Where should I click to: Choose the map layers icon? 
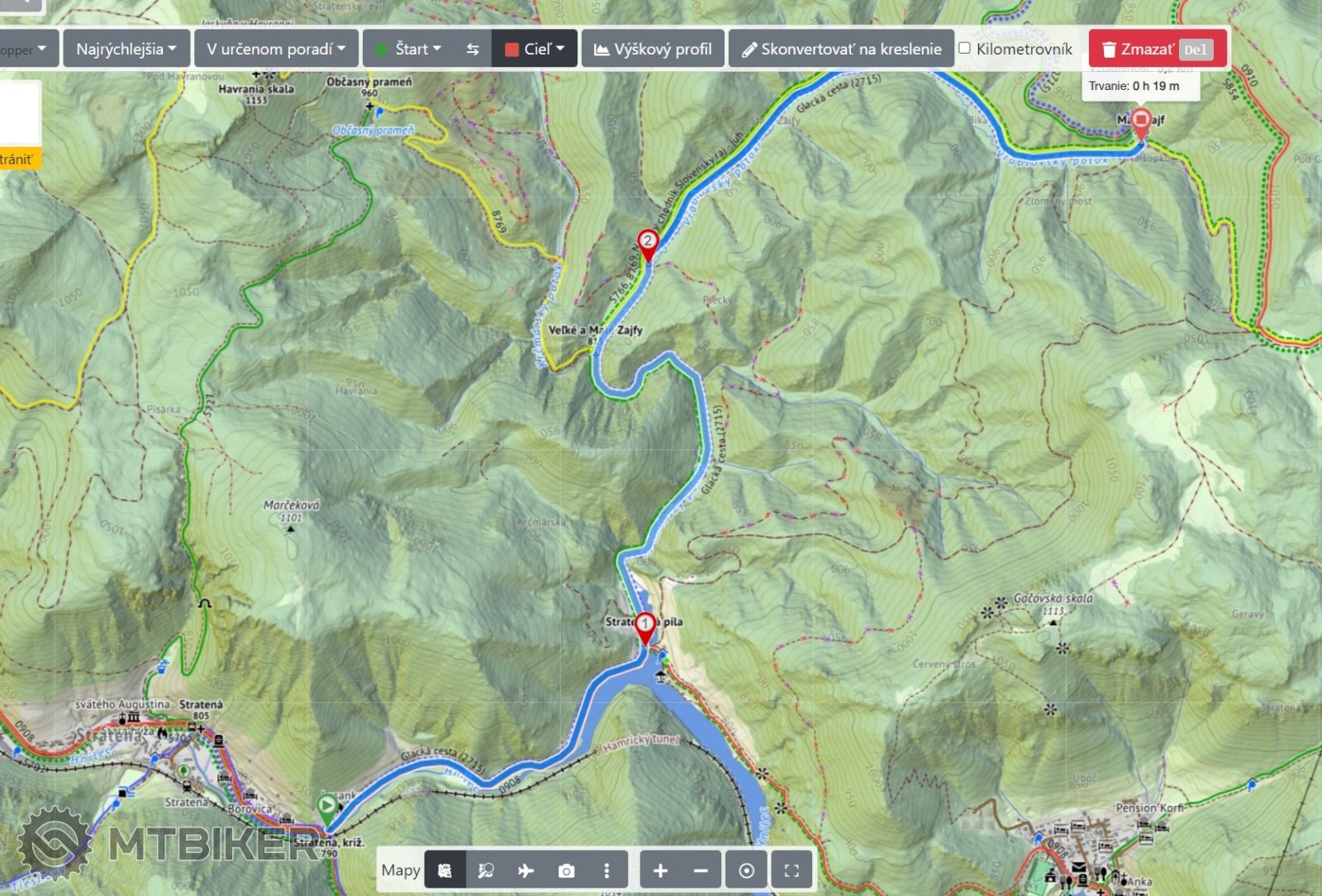pos(445,870)
